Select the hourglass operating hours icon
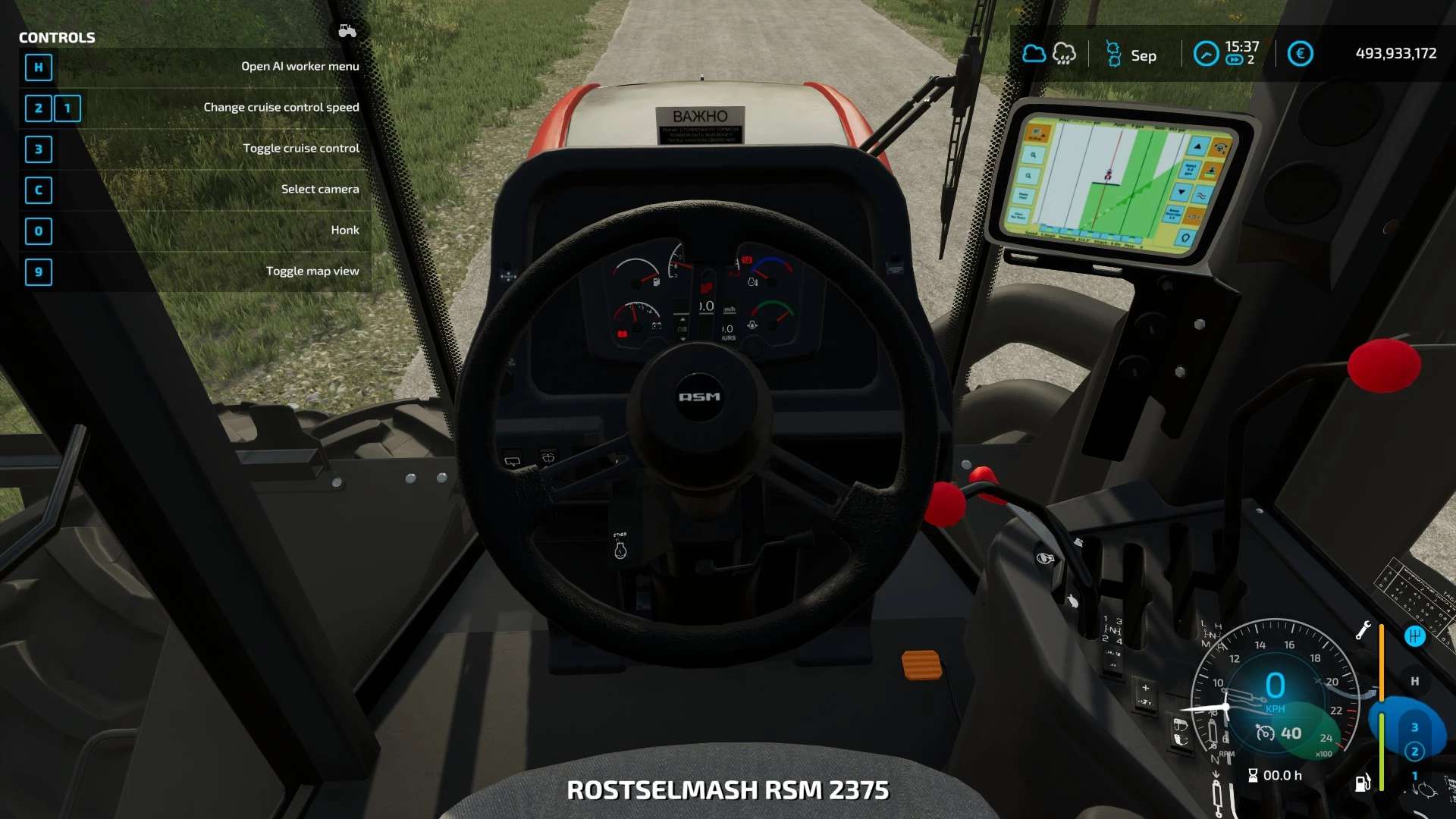Screen dimensions: 1456x819 point(1253,775)
